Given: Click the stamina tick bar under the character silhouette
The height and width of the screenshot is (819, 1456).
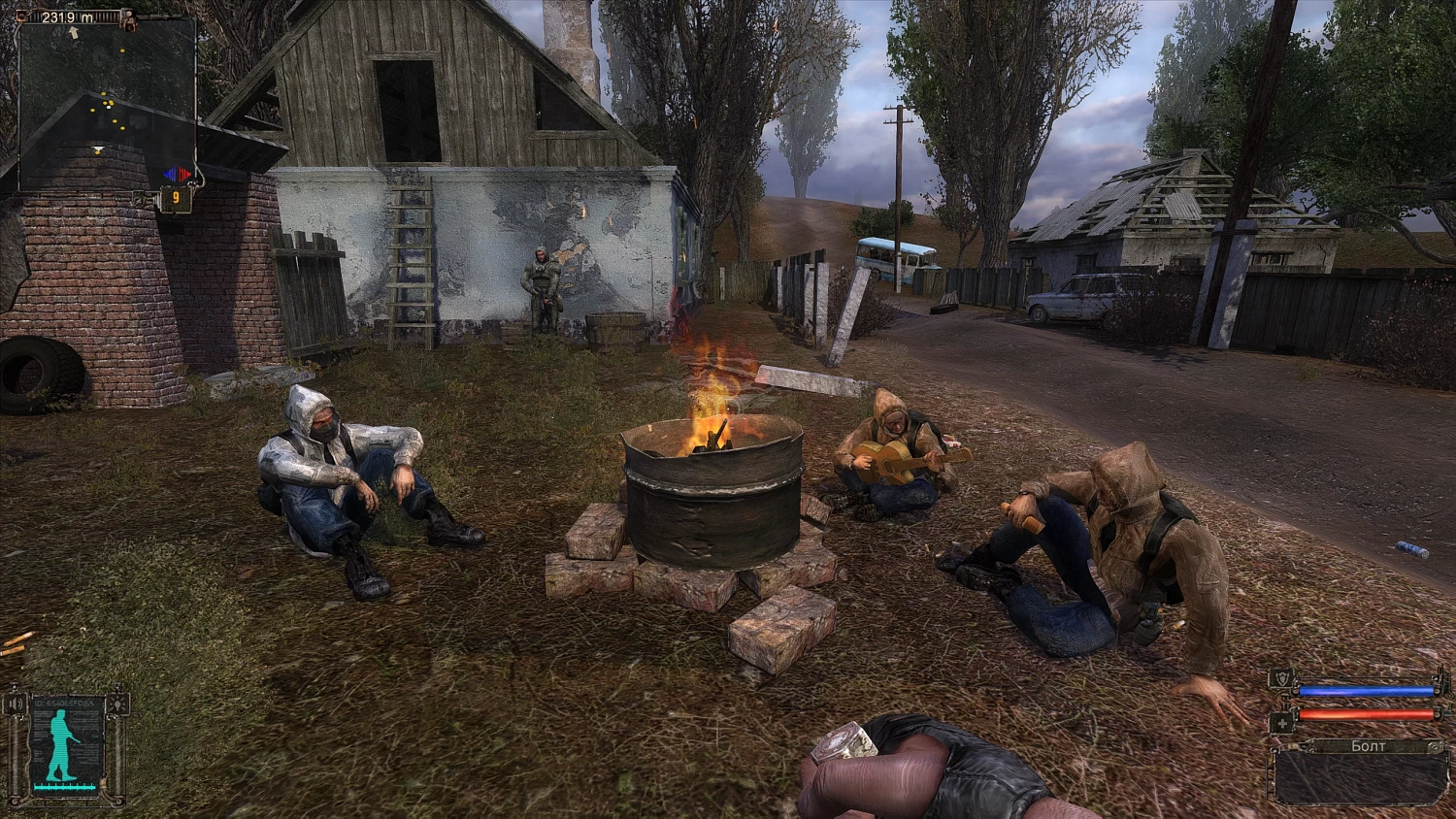Looking at the screenshot, I should tap(64, 786).
